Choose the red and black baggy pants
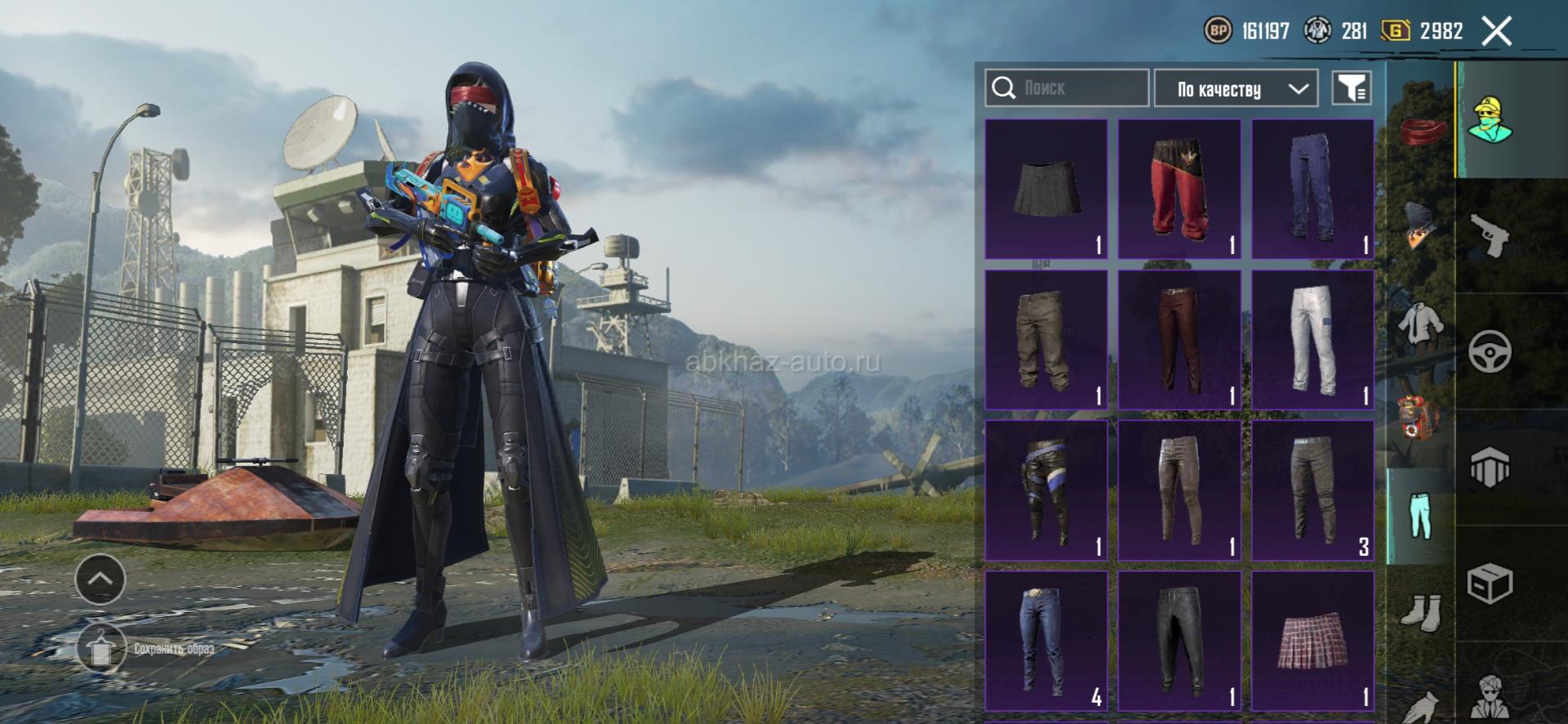The image size is (1568, 724). 1179,189
